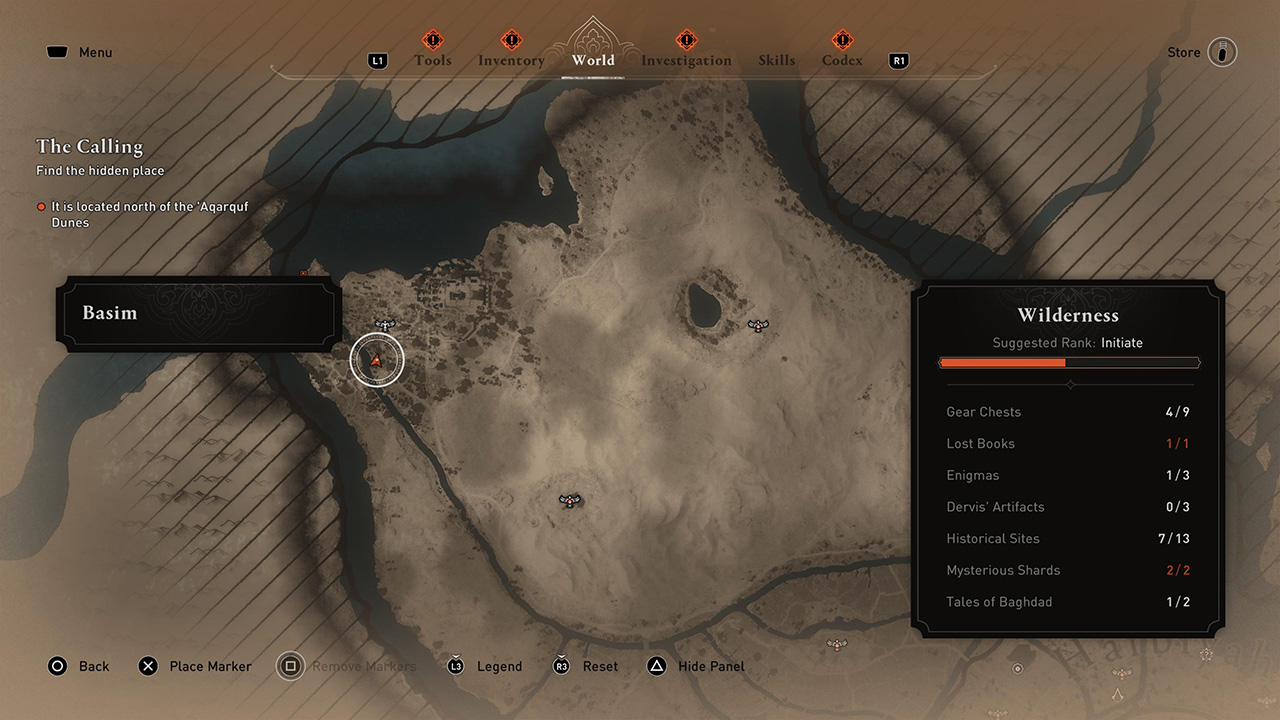Select the synchronization eagle icon in the southern dunes
The width and height of the screenshot is (1280, 720).
570,500
